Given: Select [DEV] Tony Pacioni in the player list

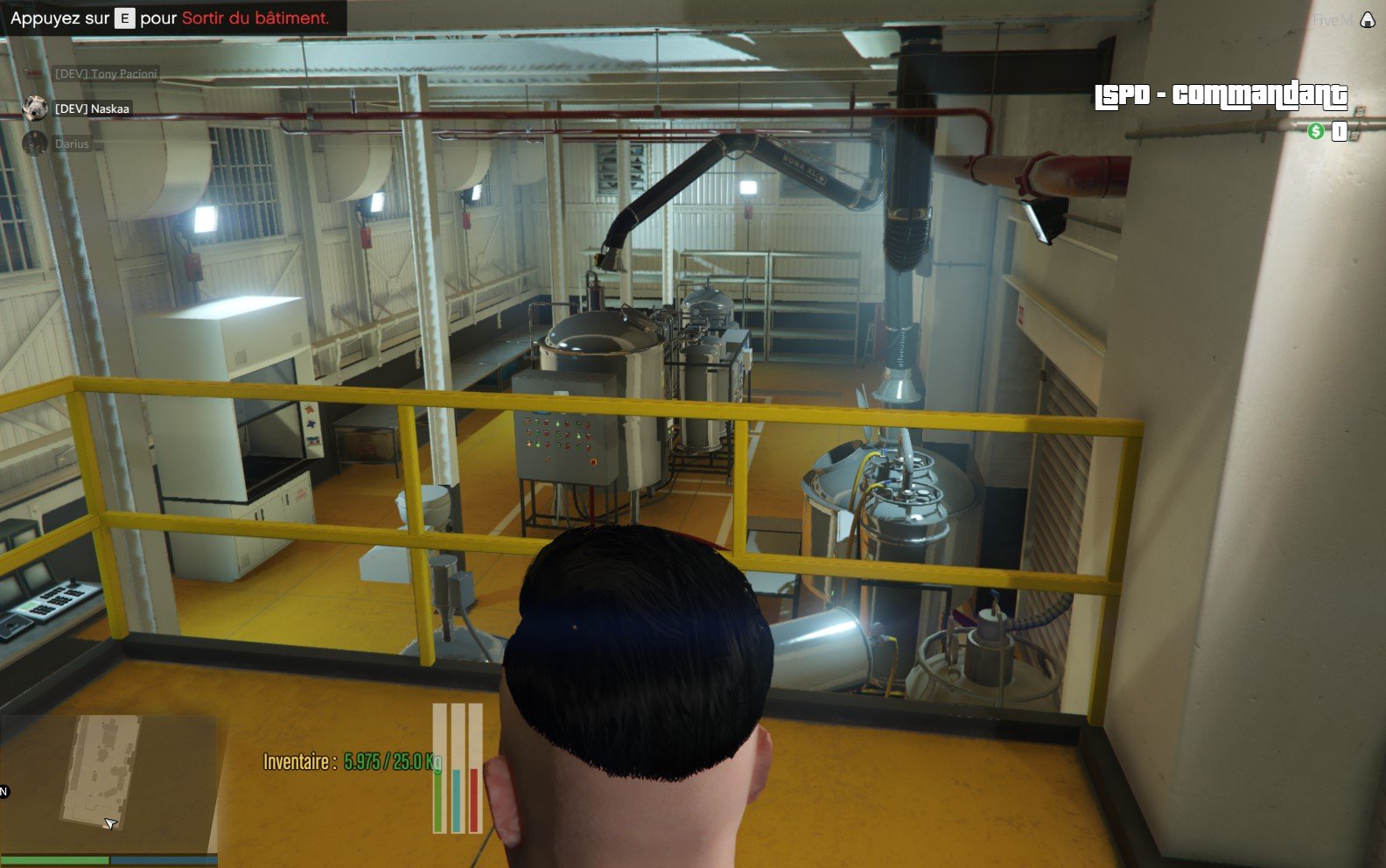Looking at the screenshot, I should 106,73.
